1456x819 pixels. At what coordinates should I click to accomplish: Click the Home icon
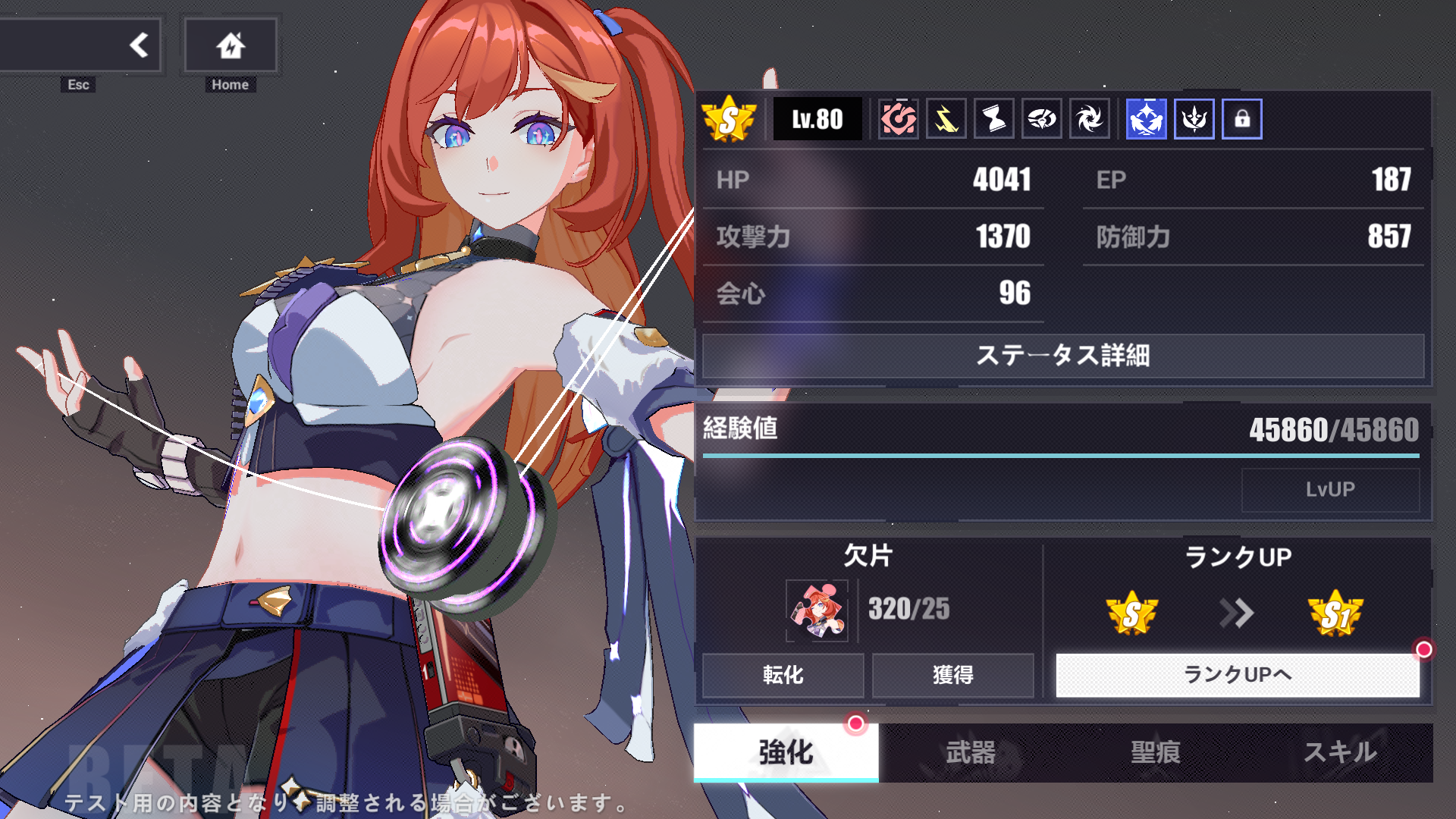point(230,45)
